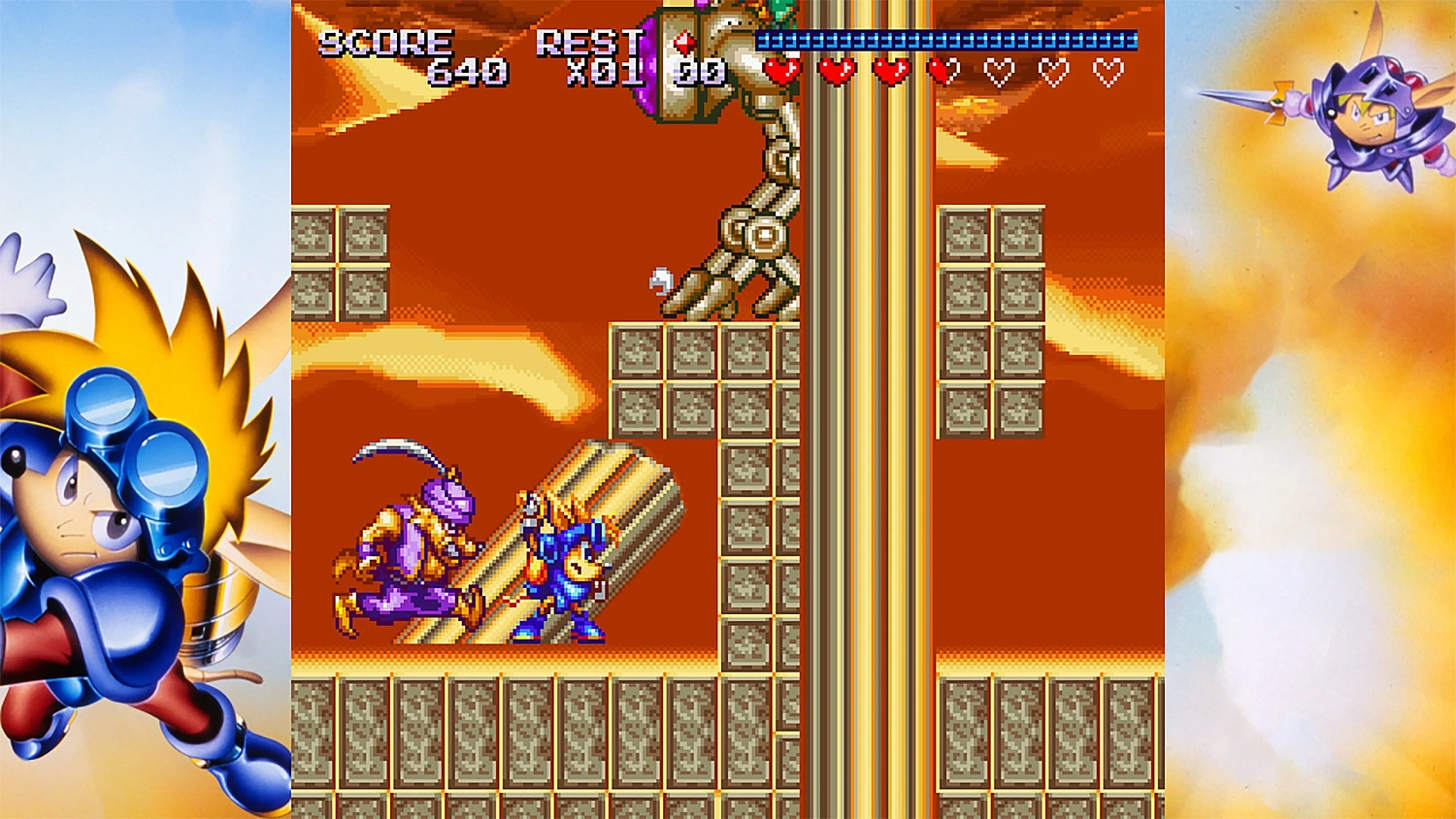
Task: Select the stack of crate blocks on the right
Action: pos(988,320)
